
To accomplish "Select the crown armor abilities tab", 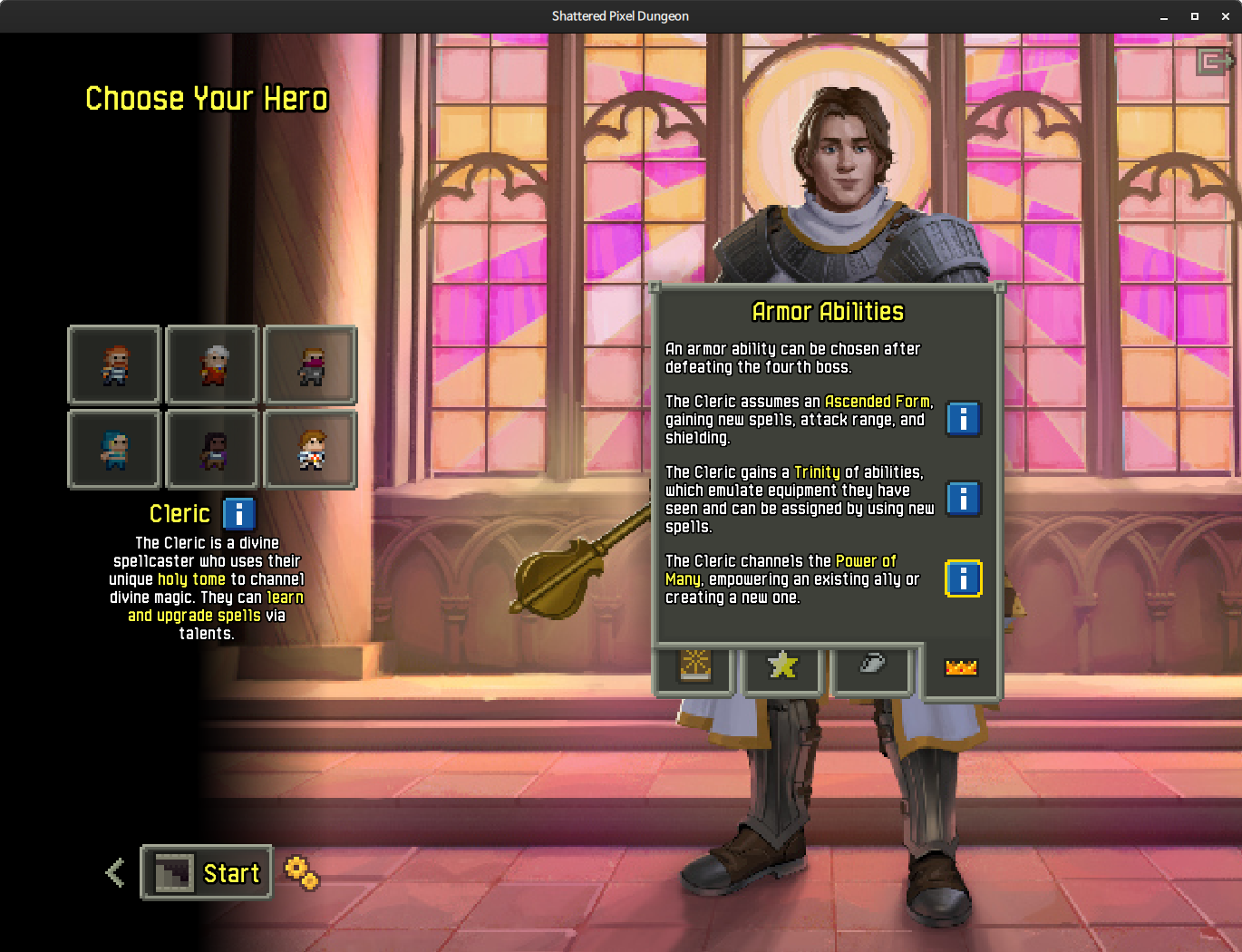I will coord(961,668).
